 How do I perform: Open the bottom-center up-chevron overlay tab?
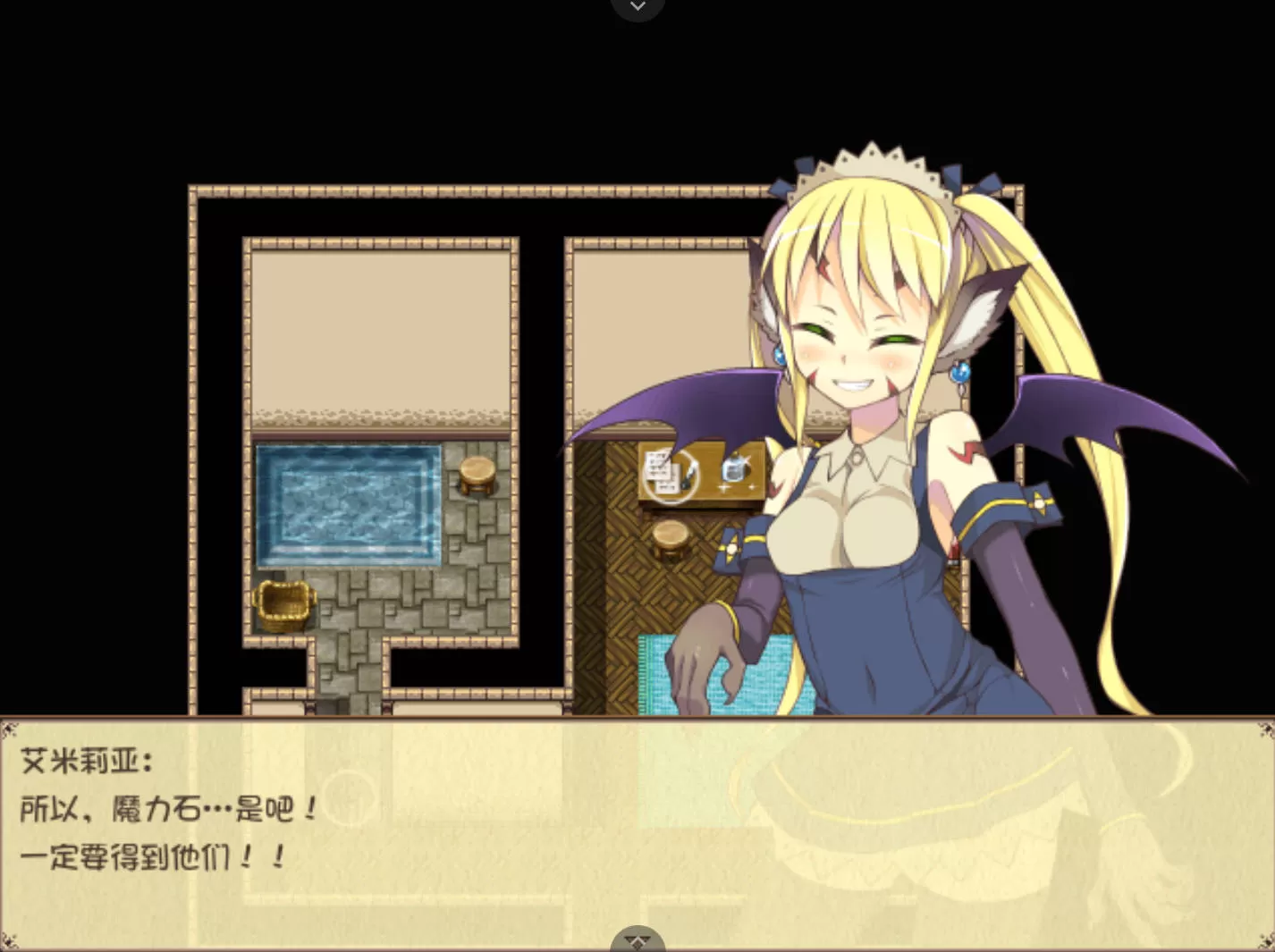637,940
